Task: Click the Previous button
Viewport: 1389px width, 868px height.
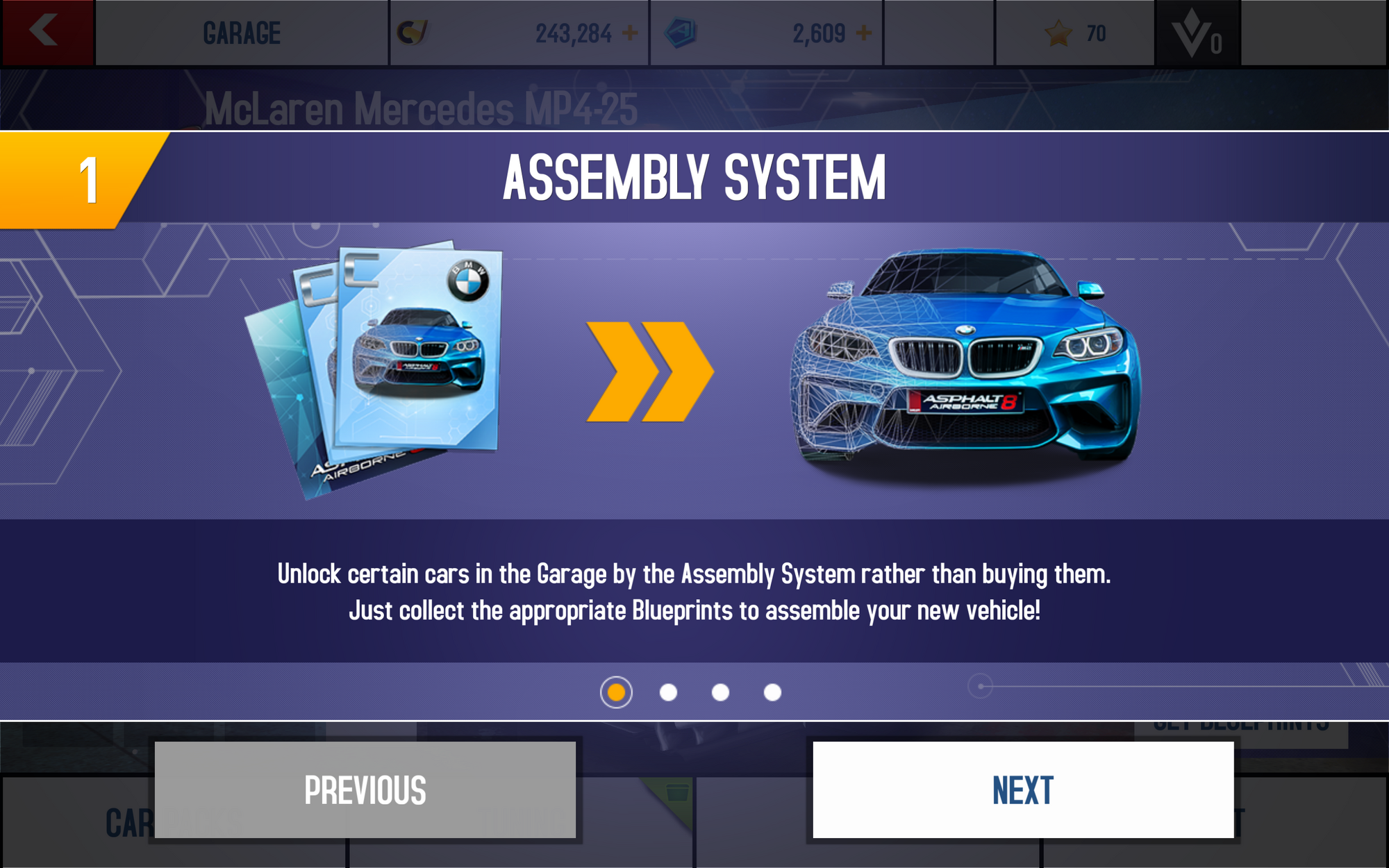Action: click(x=365, y=790)
